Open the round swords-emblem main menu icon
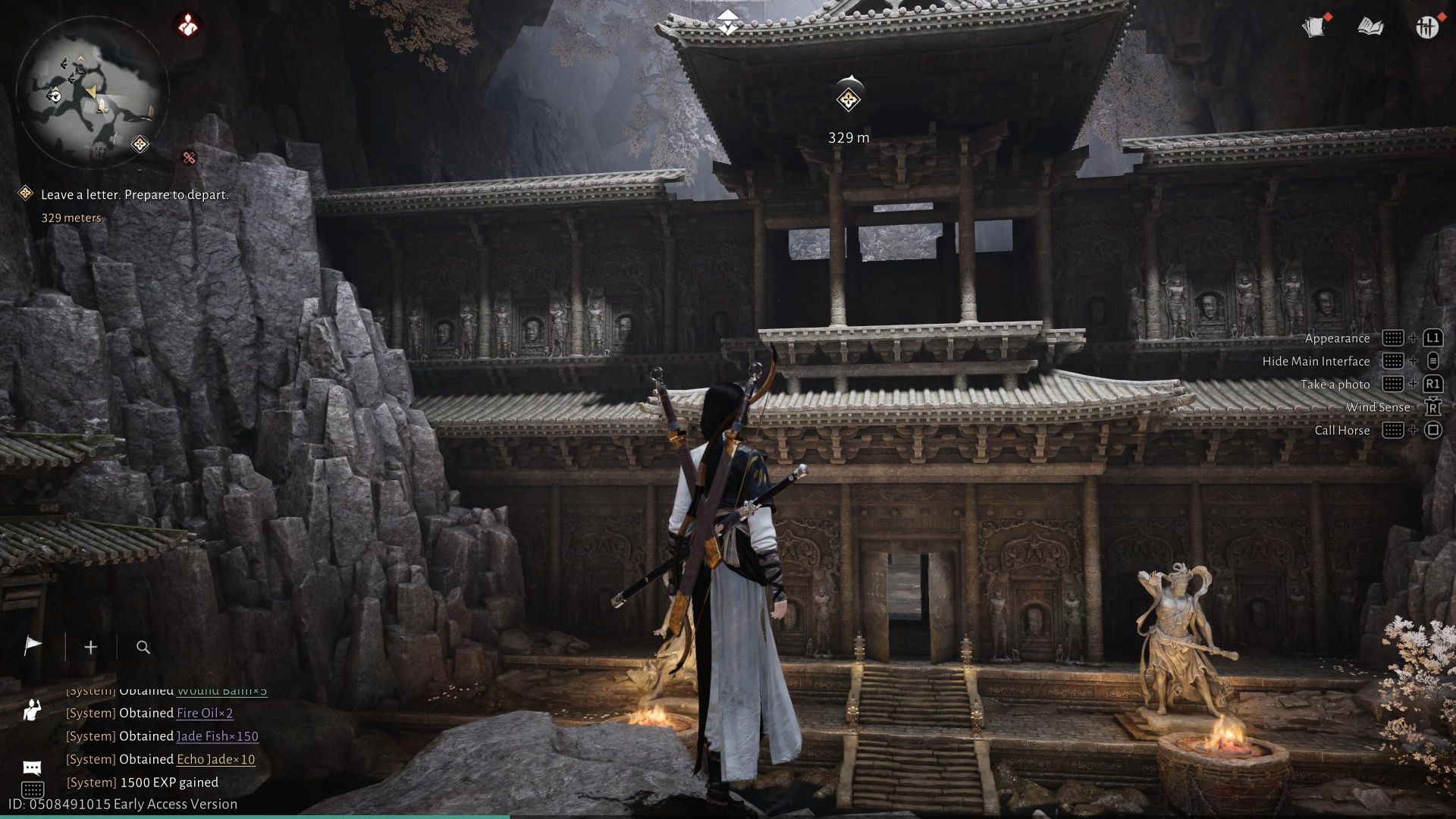 pyautogui.click(x=1426, y=27)
